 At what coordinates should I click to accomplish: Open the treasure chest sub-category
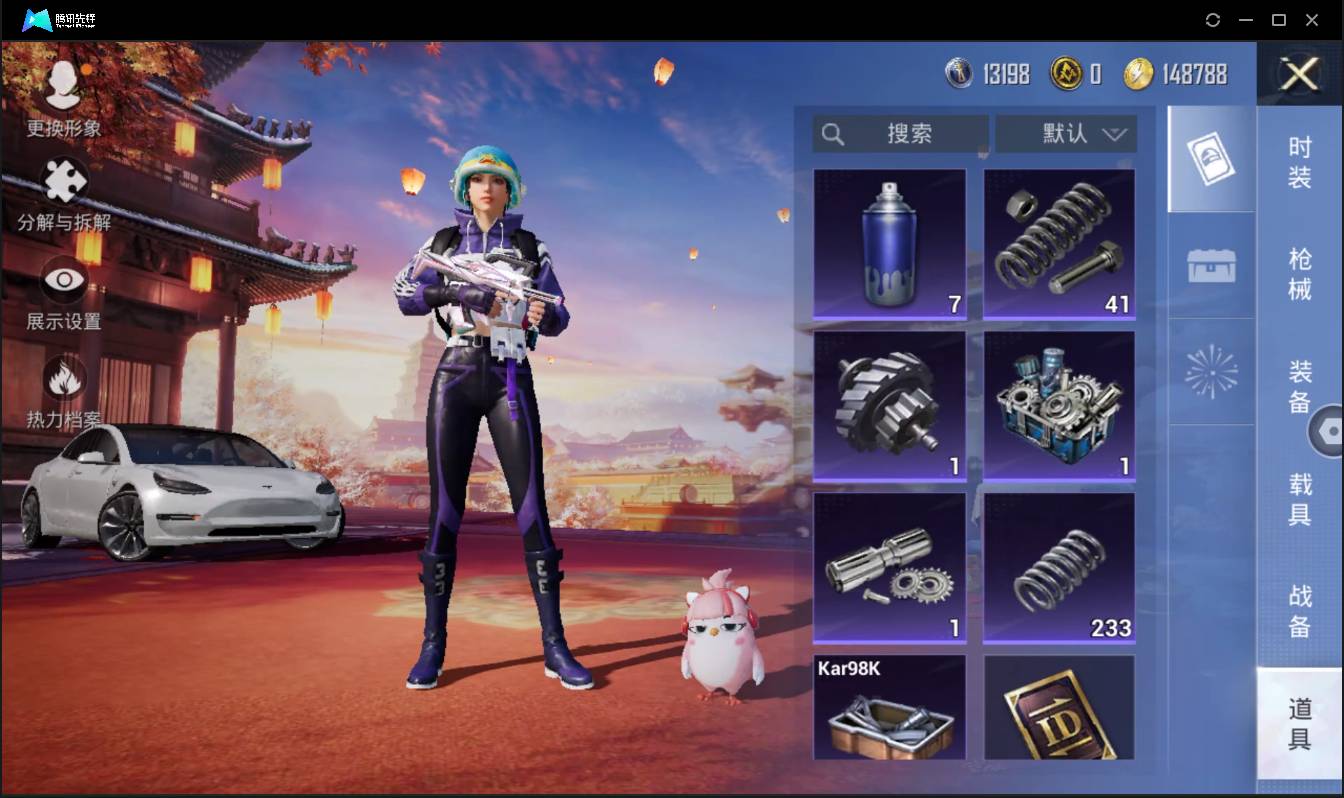[1211, 266]
